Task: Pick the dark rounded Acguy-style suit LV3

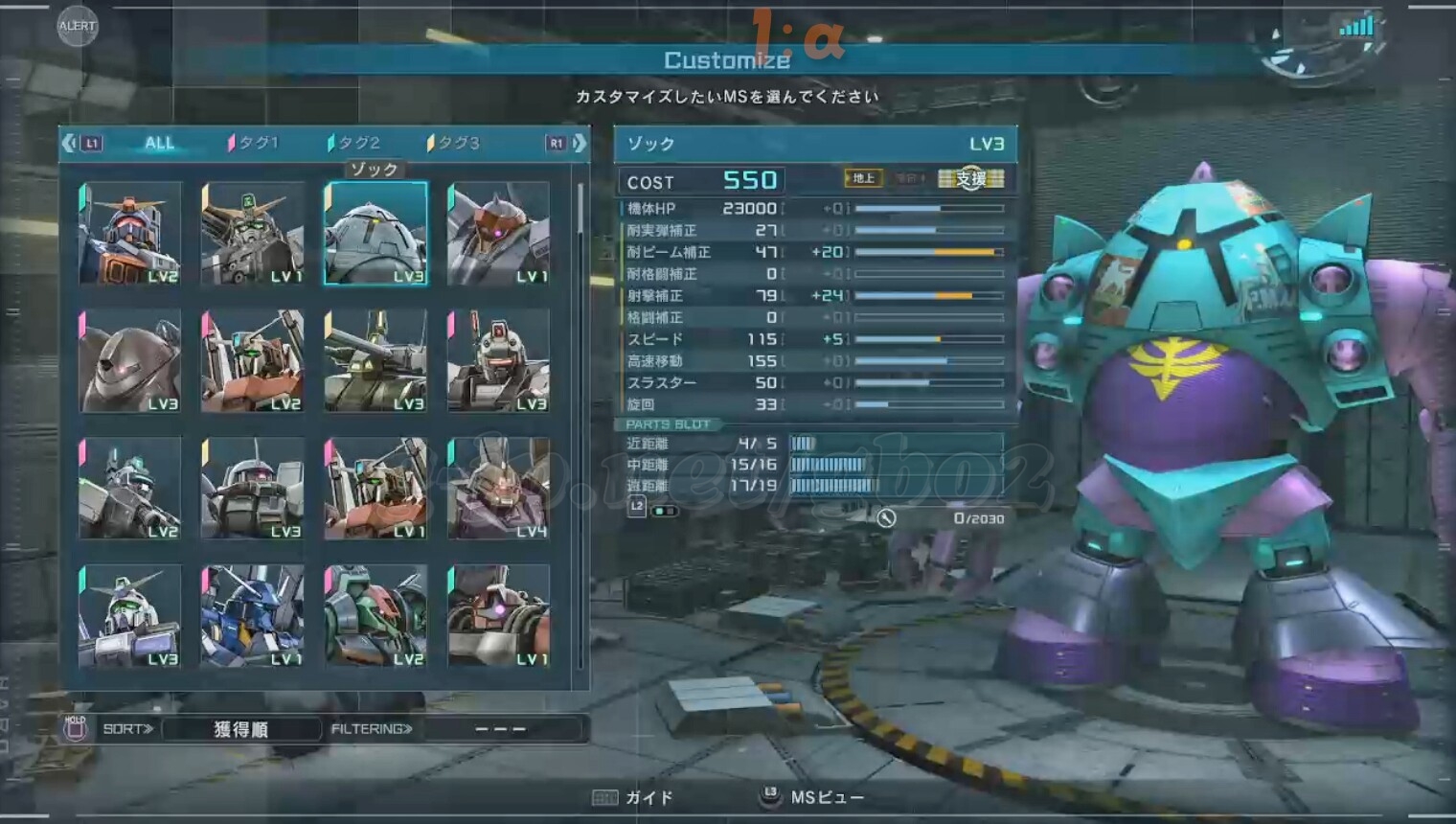Action: pos(130,360)
